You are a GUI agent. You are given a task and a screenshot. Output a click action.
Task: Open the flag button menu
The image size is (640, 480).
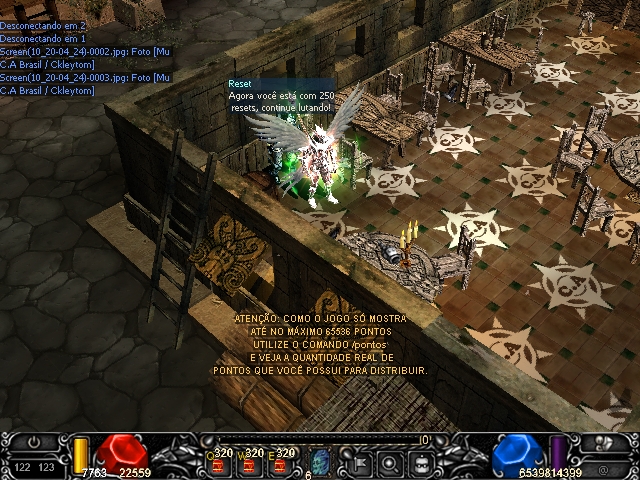click(x=359, y=462)
